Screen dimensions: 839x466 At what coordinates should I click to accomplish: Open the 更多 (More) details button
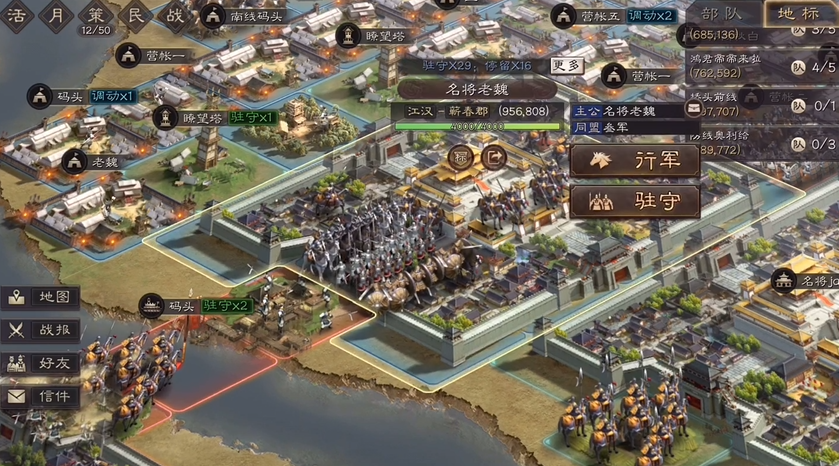click(566, 66)
